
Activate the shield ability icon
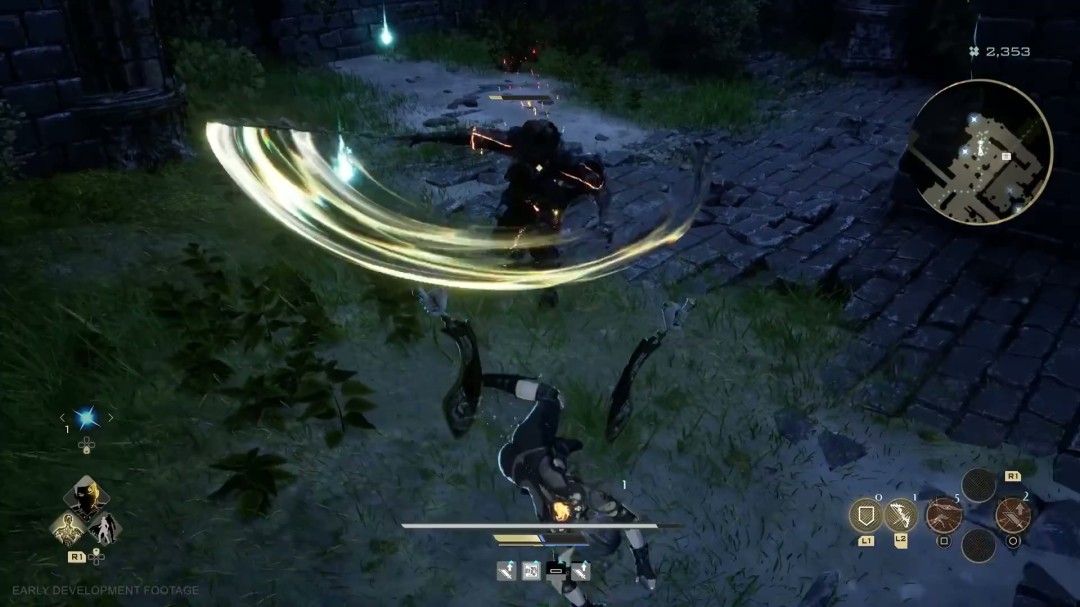865,515
